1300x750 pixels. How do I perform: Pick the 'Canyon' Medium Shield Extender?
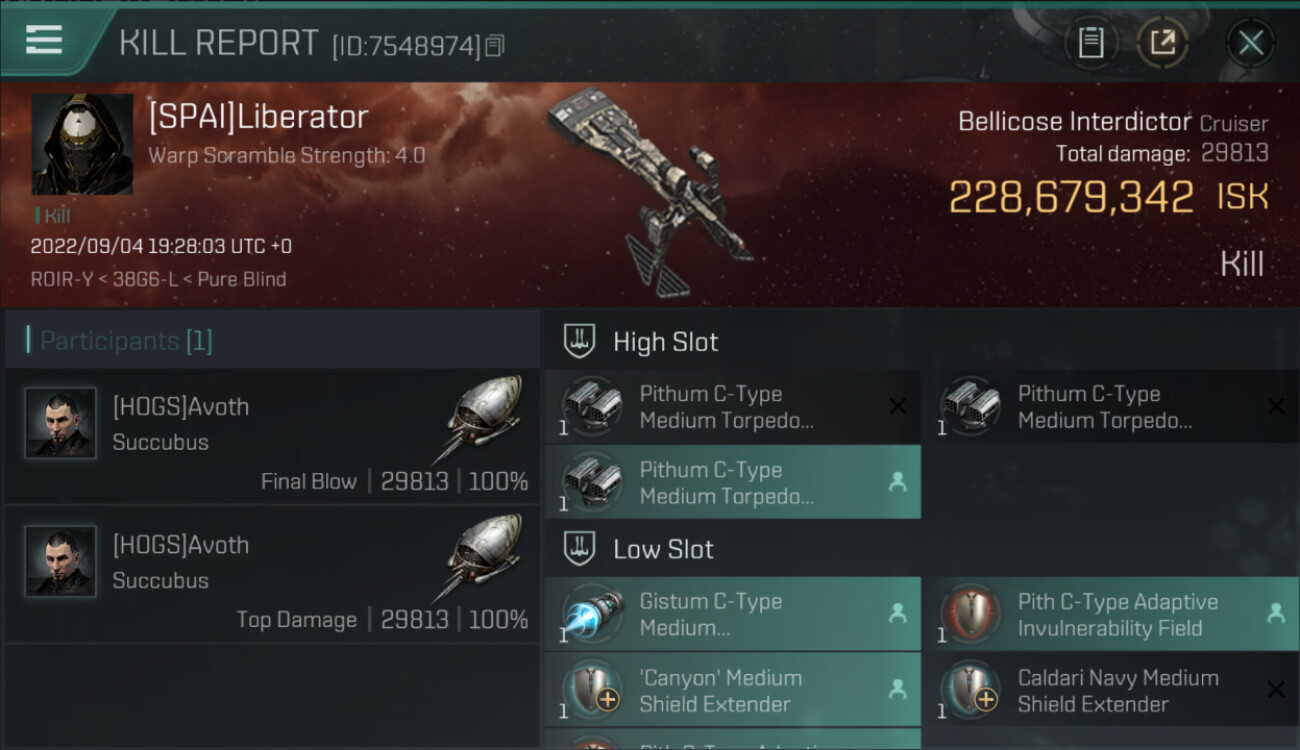point(732,690)
